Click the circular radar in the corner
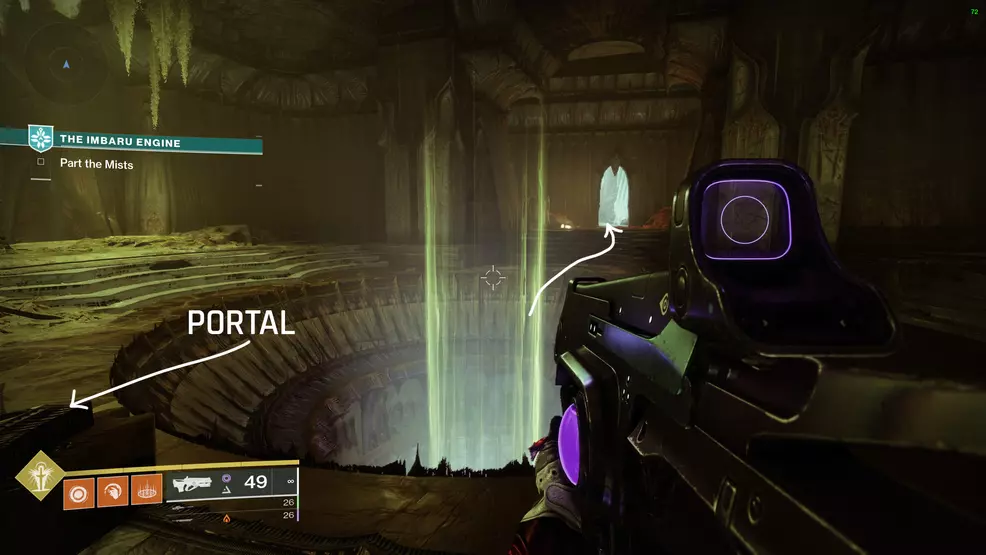 pyautogui.click(x=67, y=65)
